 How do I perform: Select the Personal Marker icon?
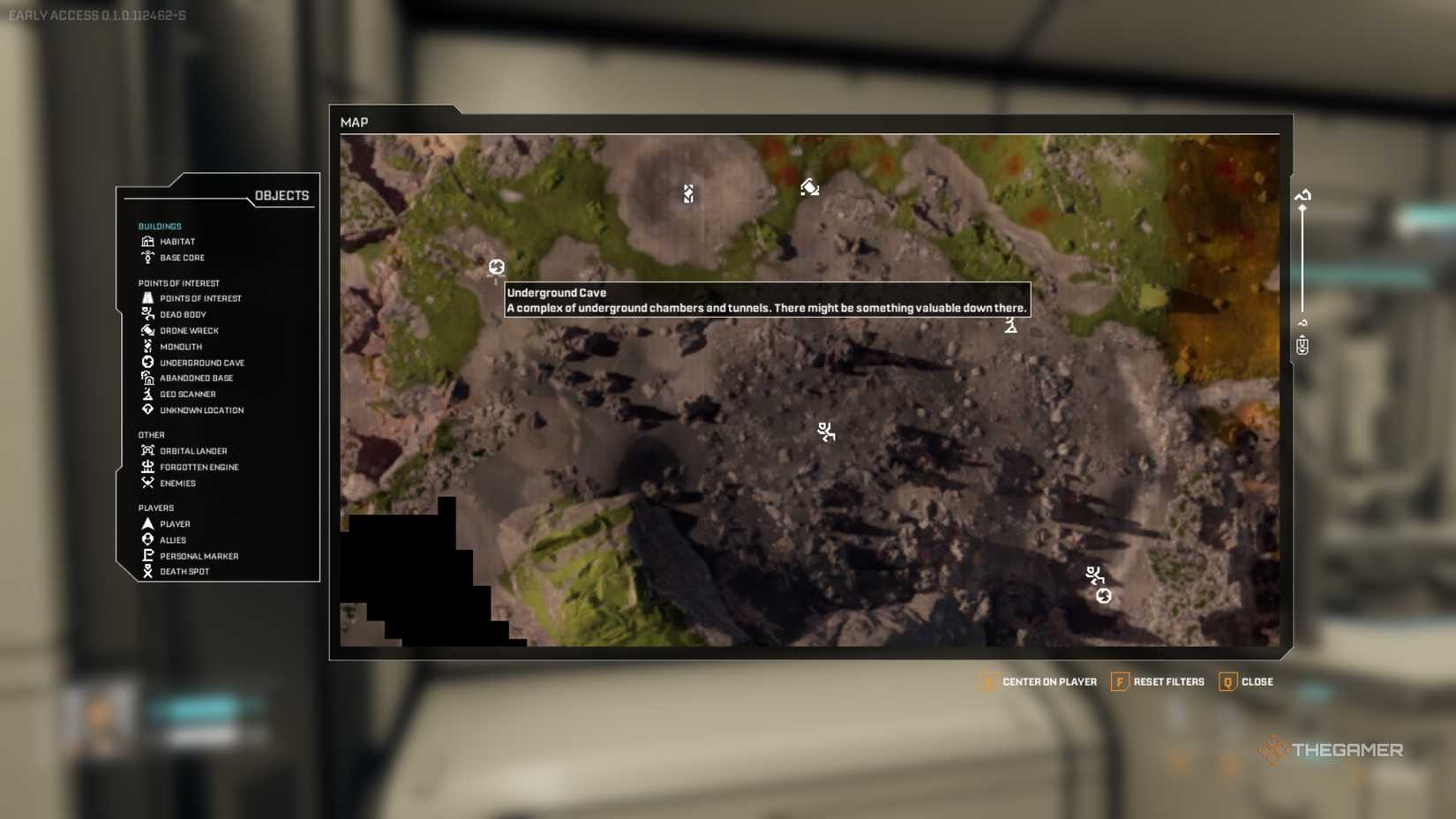(149, 555)
